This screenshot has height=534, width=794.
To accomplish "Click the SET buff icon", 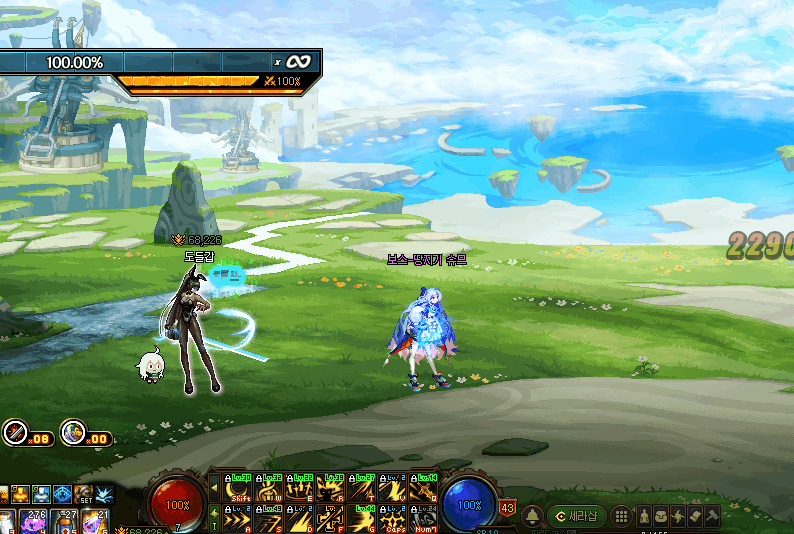I will click(x=85, y=495).
